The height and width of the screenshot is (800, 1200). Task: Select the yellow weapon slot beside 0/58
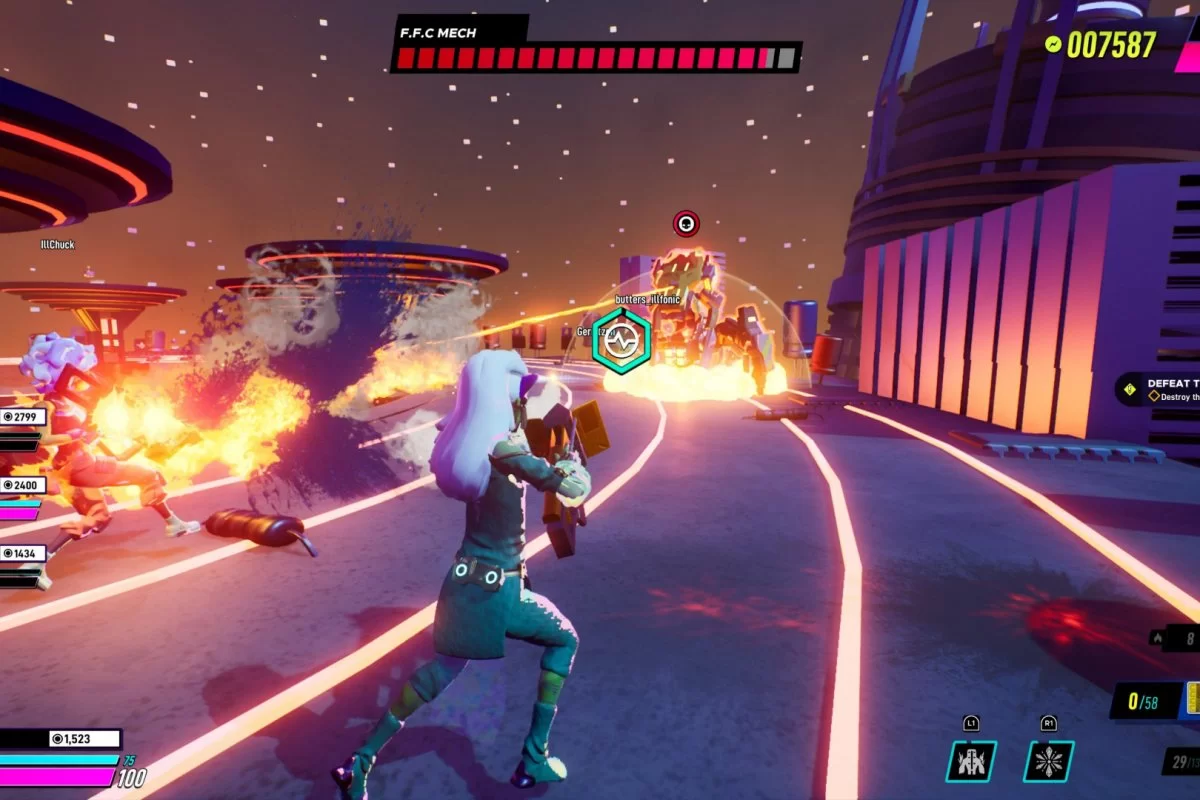tap(1192, 699)
